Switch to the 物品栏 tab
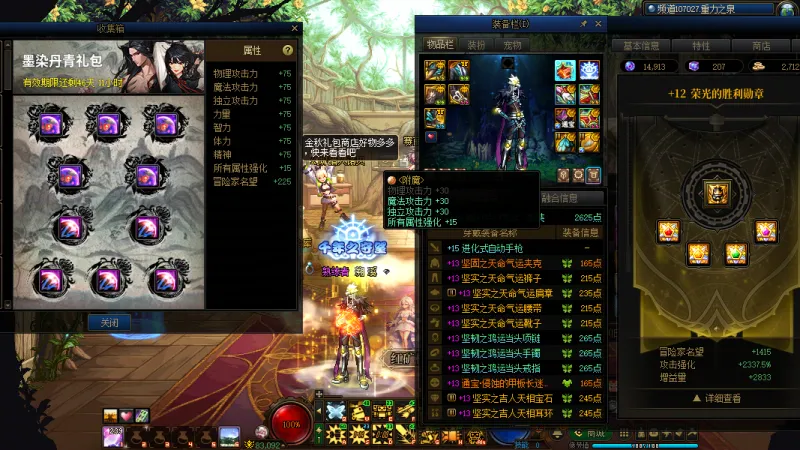Image resolution: width=800 pixels, height=450 pixels. tap(440, 45)
